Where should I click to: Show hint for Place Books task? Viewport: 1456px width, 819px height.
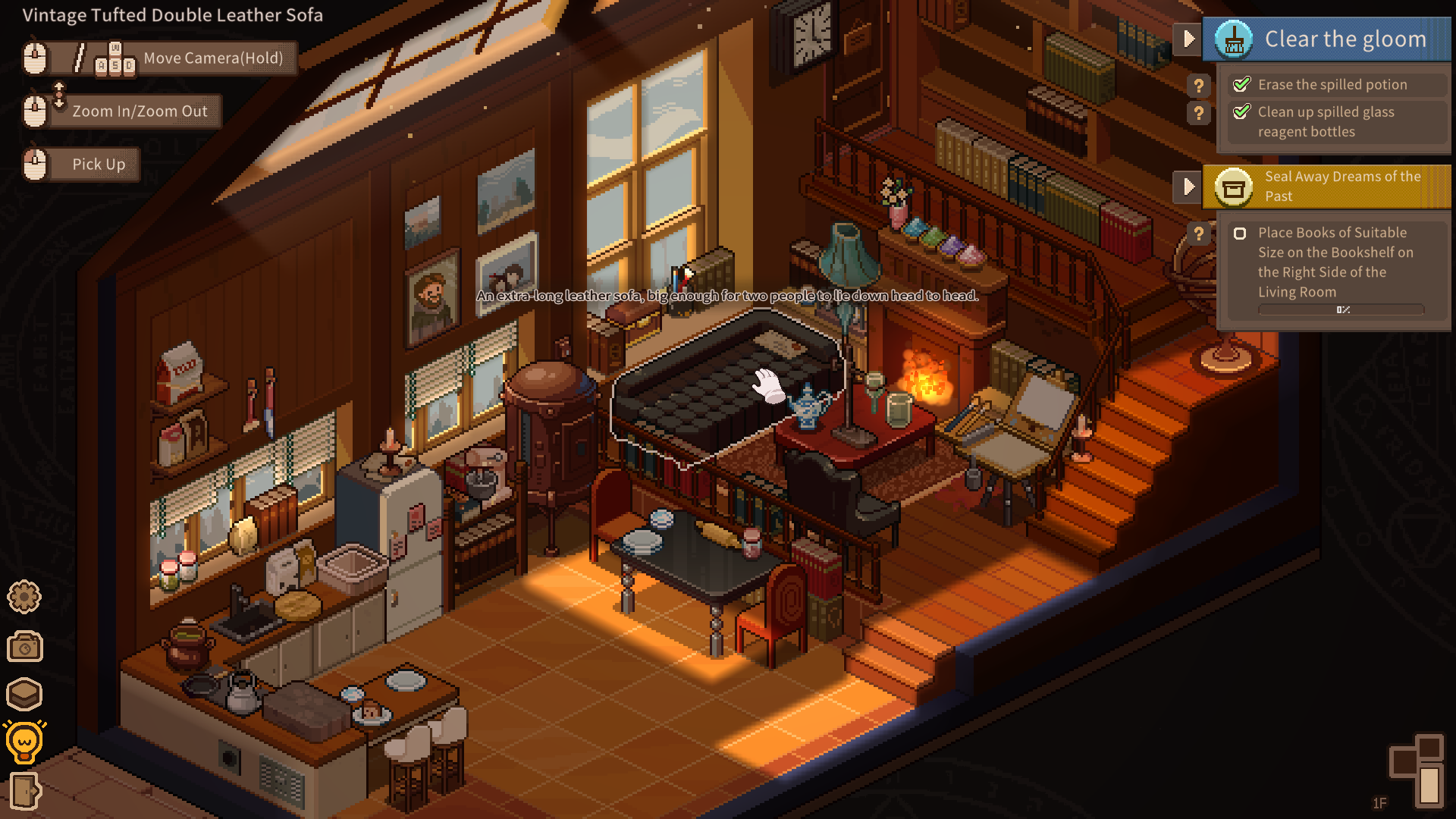(1198, 234)
